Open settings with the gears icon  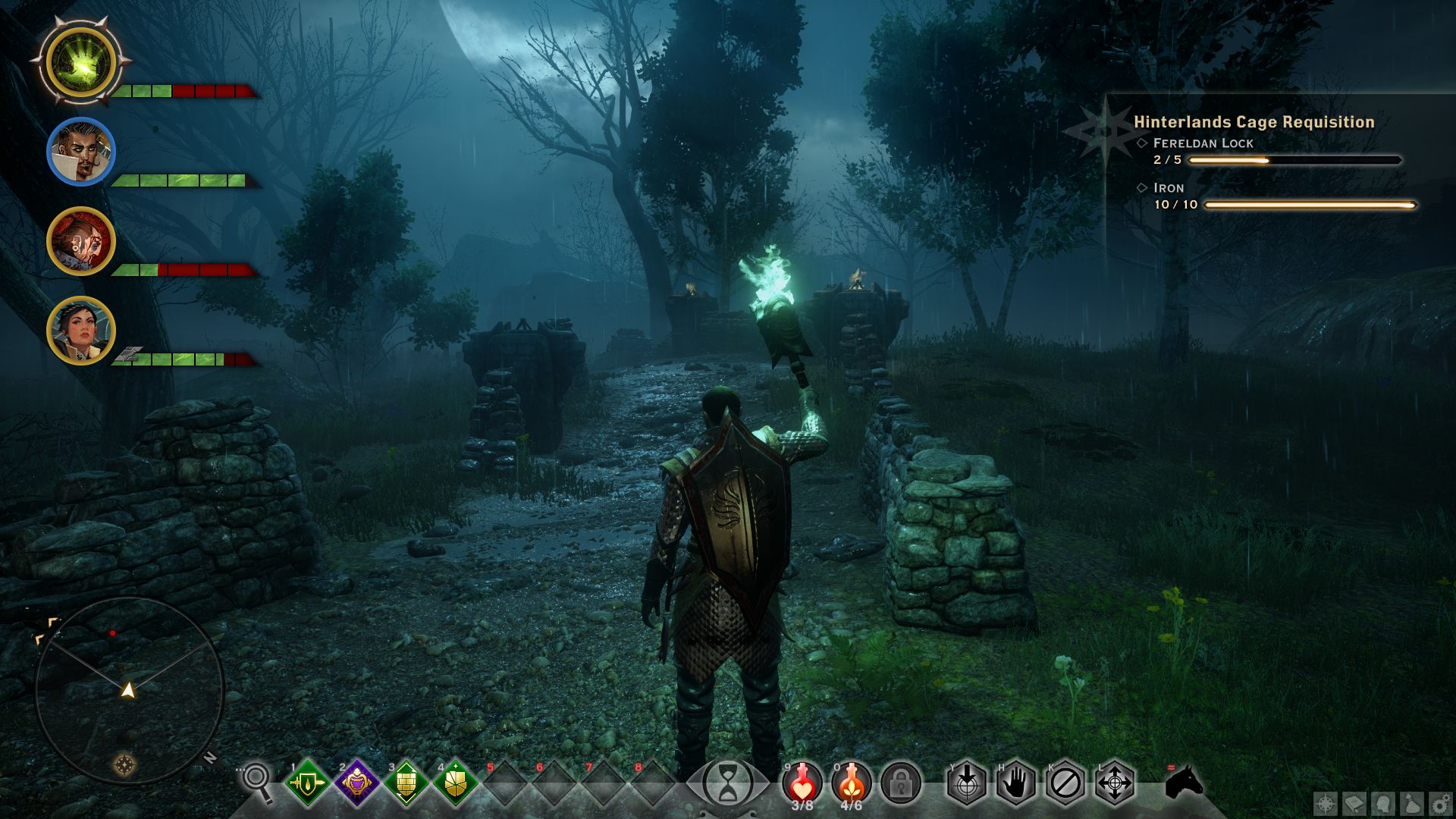(1440, 803)
